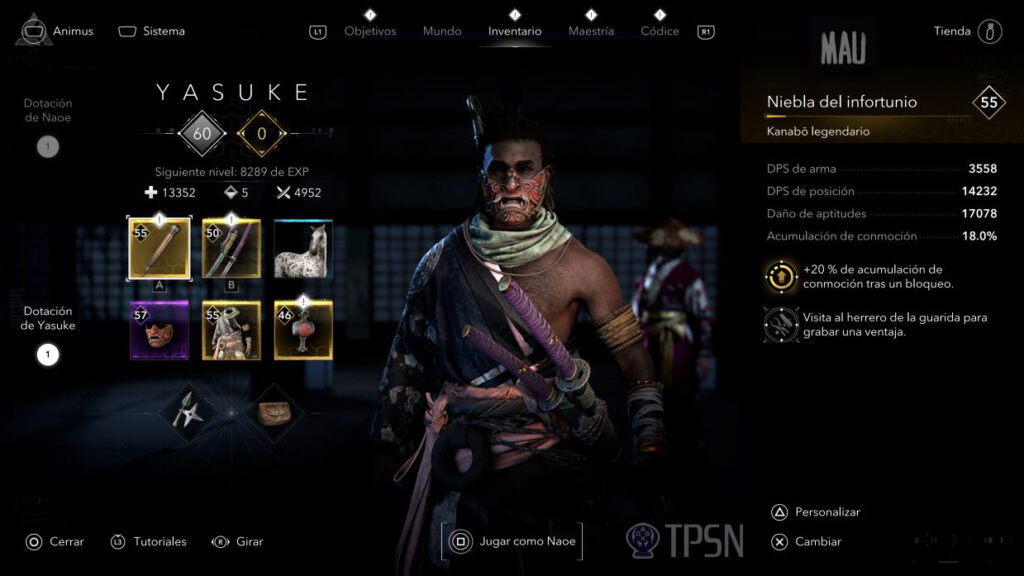Screen dimensions: 1024x576
Task: Switch to Dotación de Naoe loadout
Action: [48, 147]
